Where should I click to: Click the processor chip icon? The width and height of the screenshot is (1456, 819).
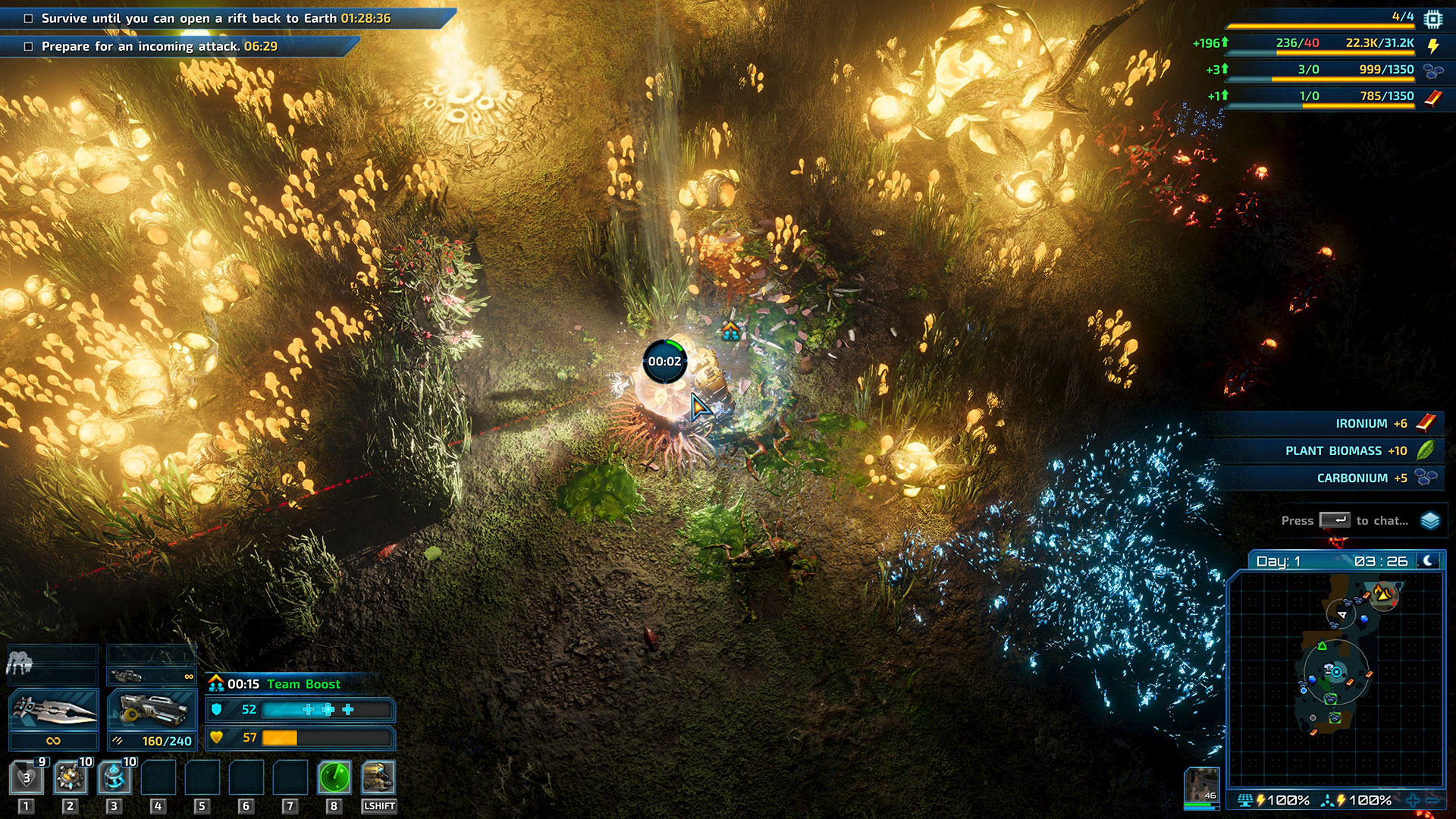(x=1432, y=18)
